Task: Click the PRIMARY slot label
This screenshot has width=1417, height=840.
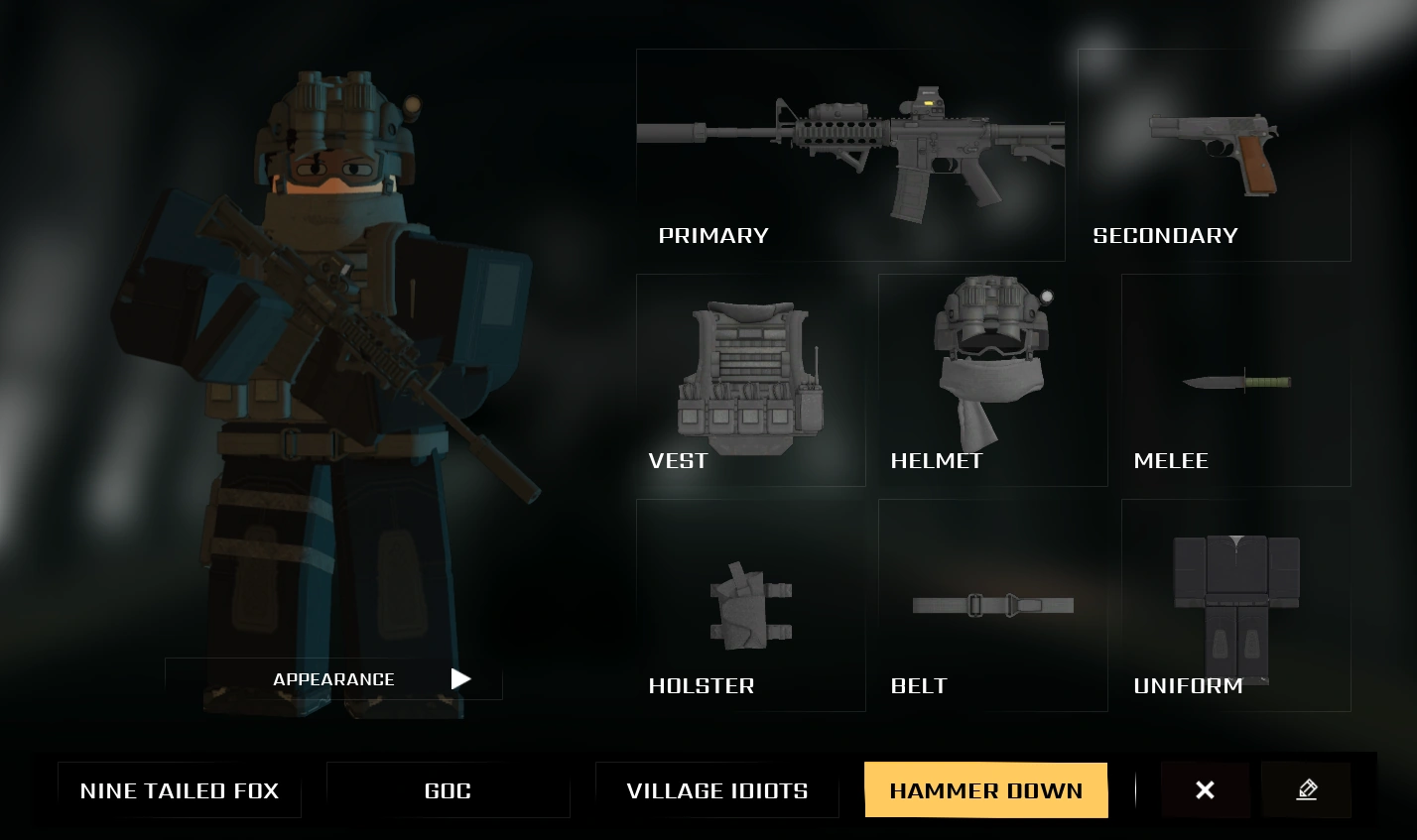Action: (x=713, y=236)
